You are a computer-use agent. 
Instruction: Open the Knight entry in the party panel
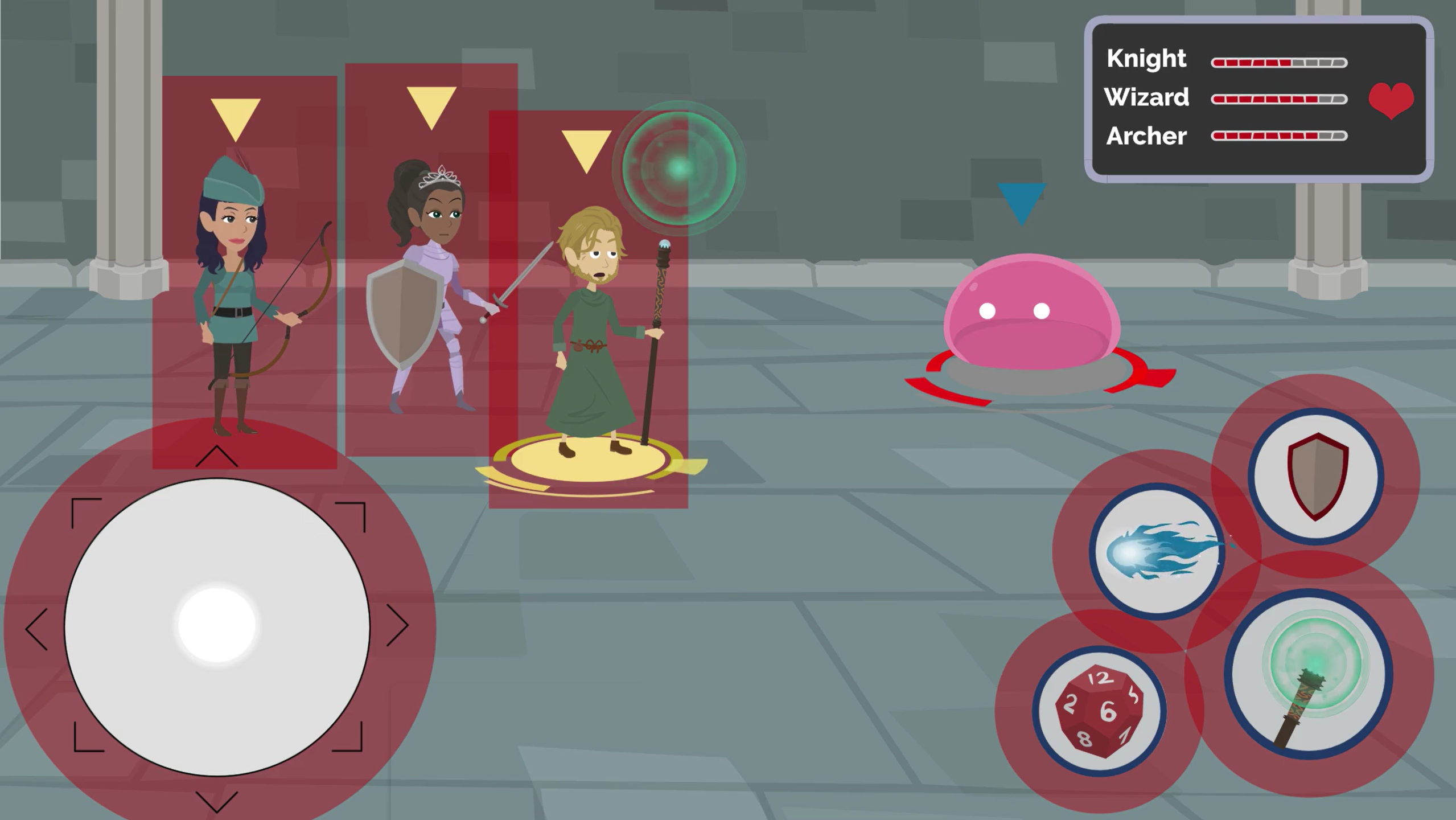[1146, 58]
